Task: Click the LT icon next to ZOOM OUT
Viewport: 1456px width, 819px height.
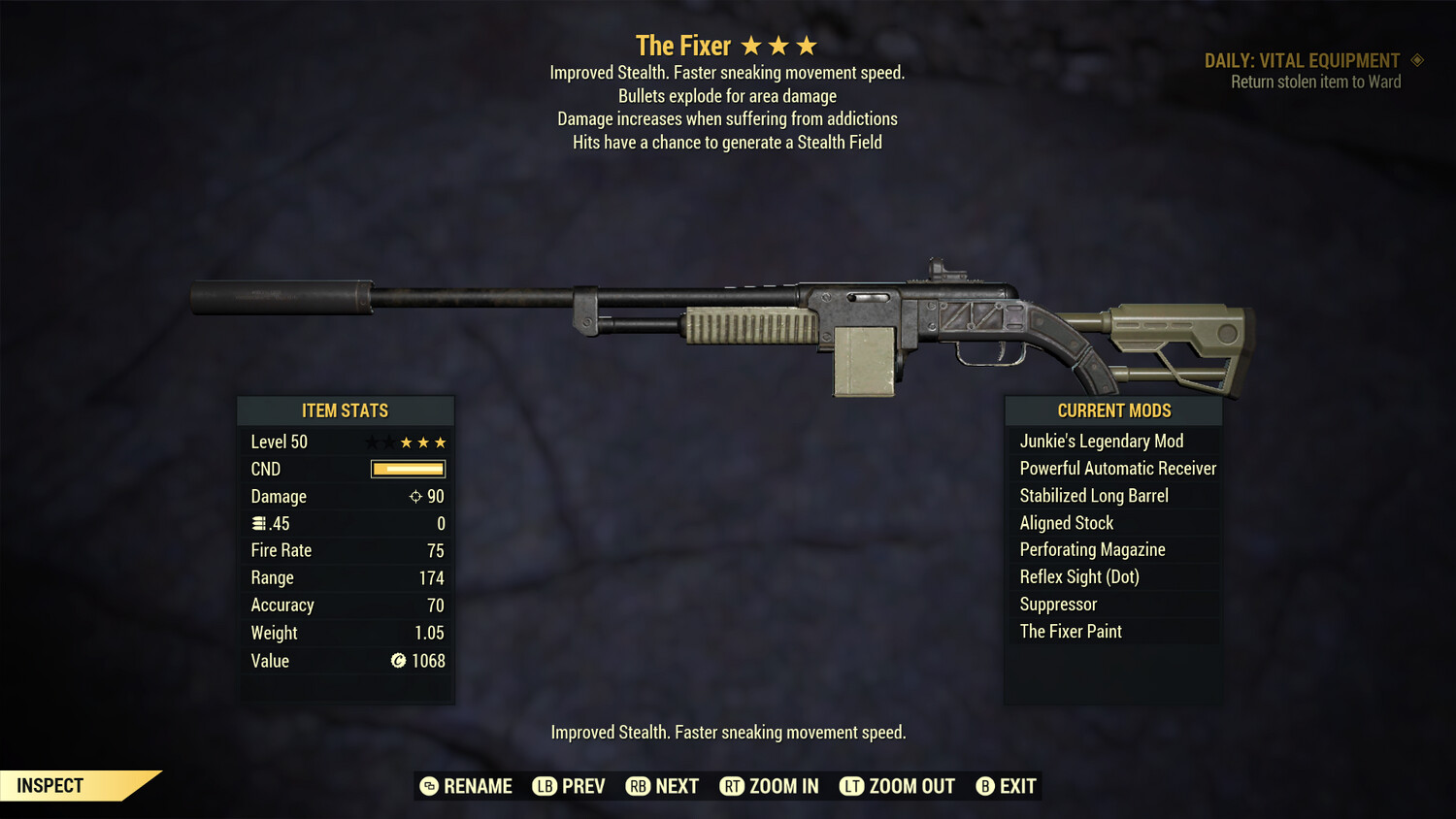Action: click(851, 786)
